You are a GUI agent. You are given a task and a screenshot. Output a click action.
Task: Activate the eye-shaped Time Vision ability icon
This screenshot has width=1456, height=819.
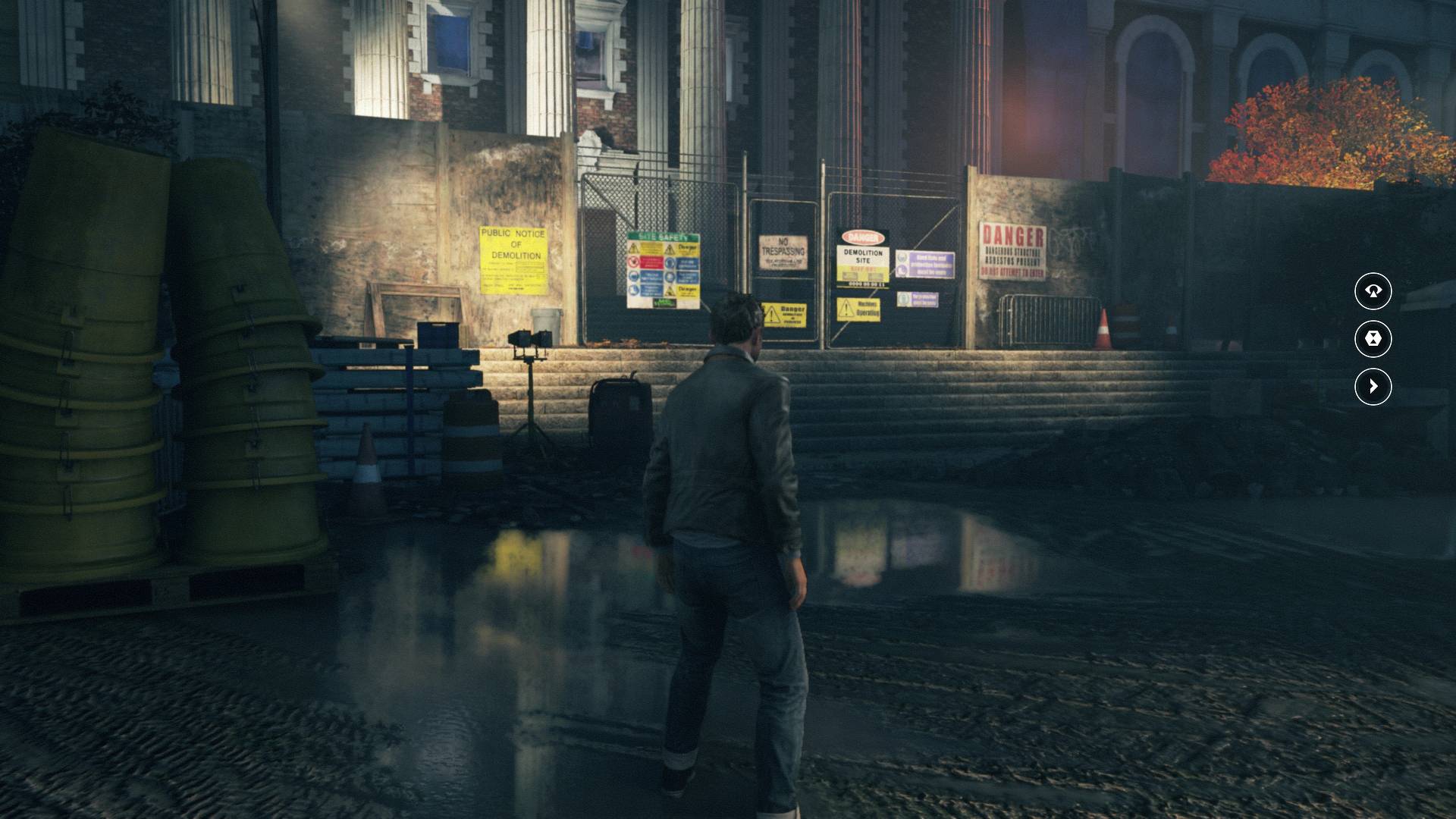pyautogui.click(x=1373, y=291)
